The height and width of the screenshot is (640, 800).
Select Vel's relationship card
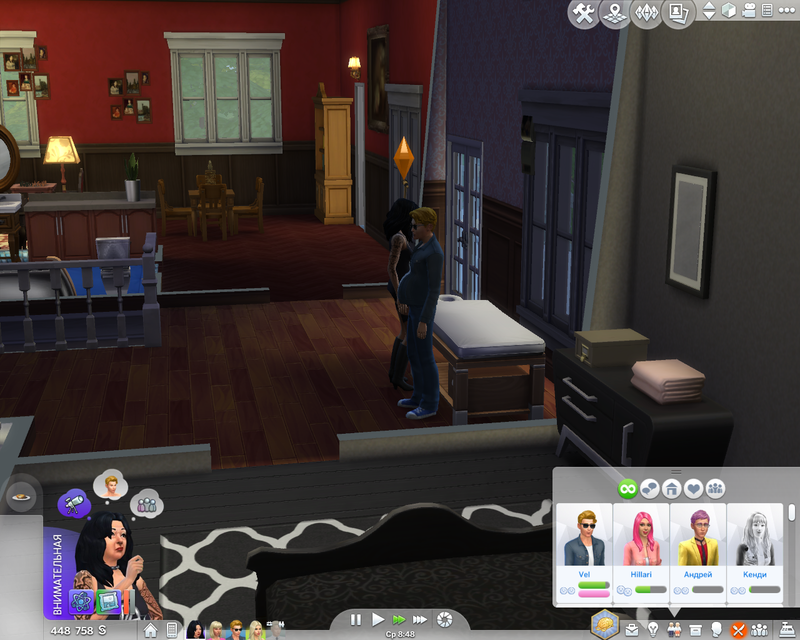[x=584, y=552]
